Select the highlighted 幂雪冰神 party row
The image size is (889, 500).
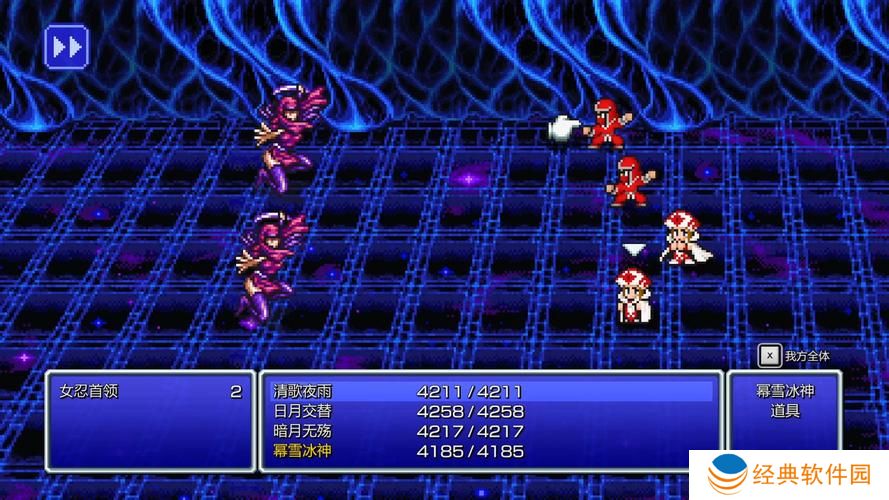(x=303, y=451)
